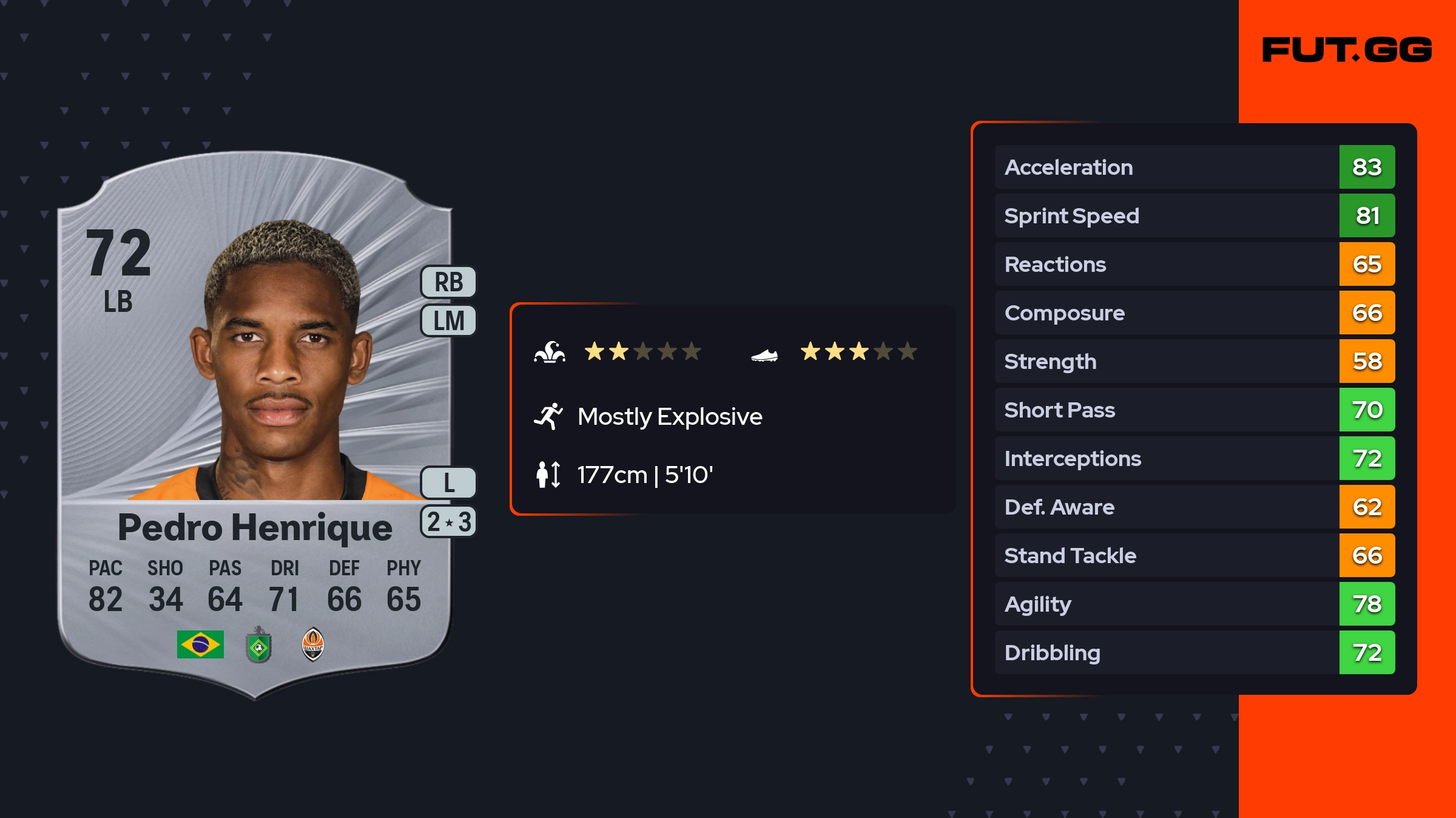Select the Stand Tackle stat row
The height and width of the screenshot is (818, 1456).
[x=1194, y=555]
